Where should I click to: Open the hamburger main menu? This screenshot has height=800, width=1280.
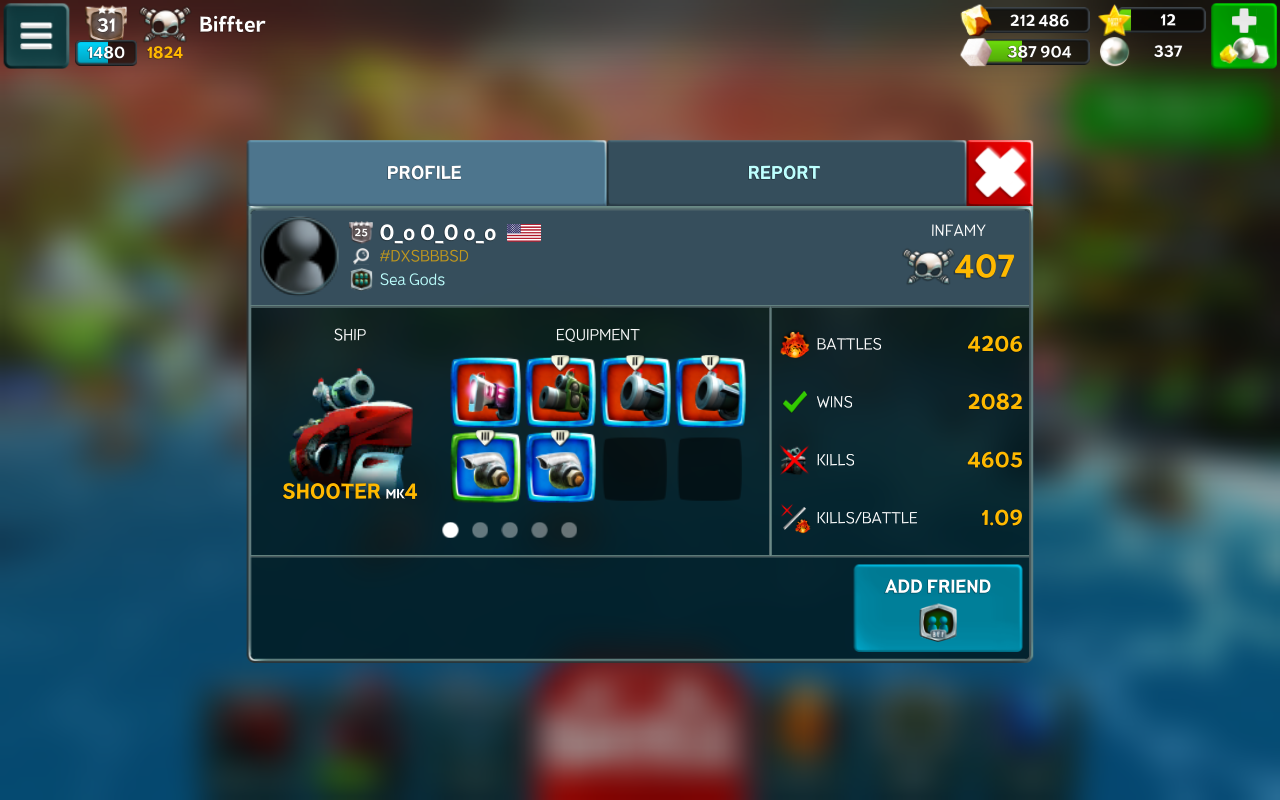pos(36,36)
